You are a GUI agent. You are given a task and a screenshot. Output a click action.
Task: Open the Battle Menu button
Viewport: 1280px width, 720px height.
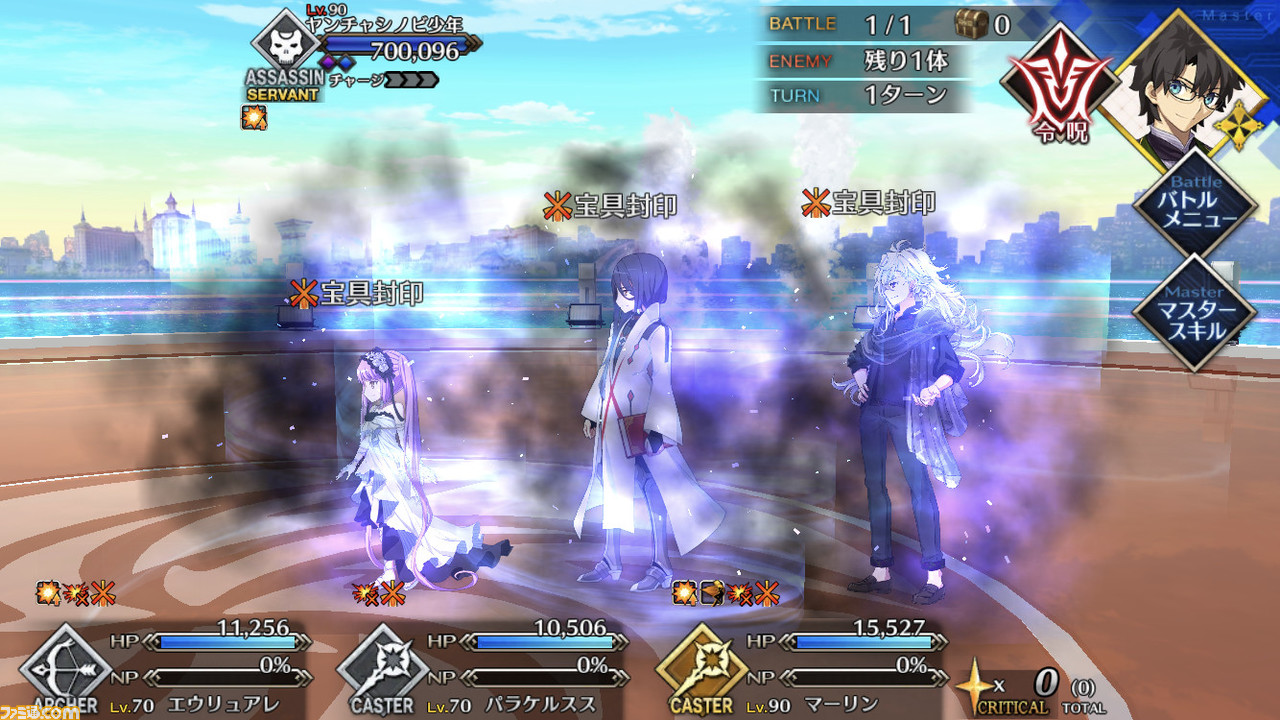click(1196, 207)
